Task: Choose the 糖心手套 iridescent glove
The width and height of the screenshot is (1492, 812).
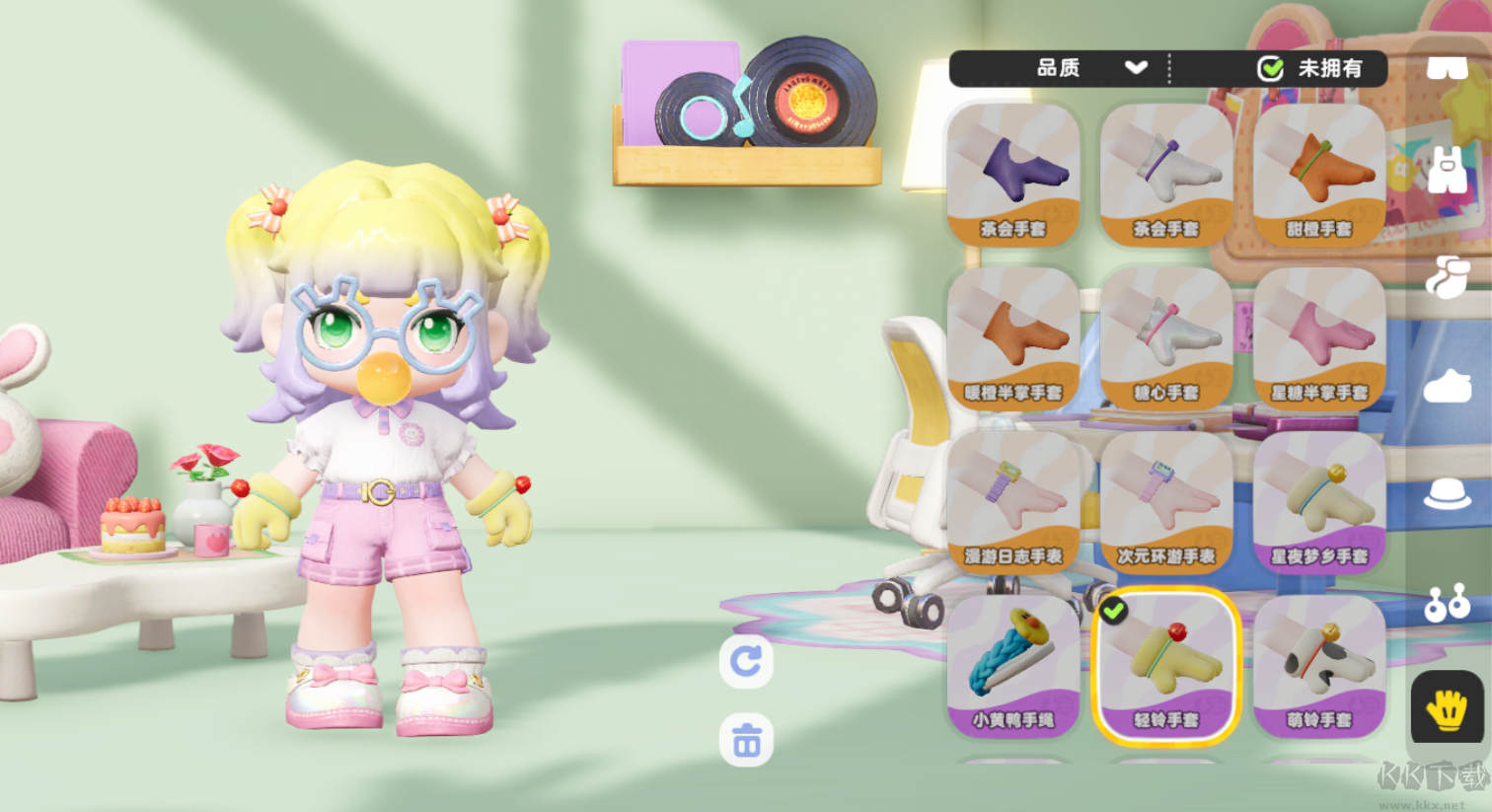Action: 1166,338
